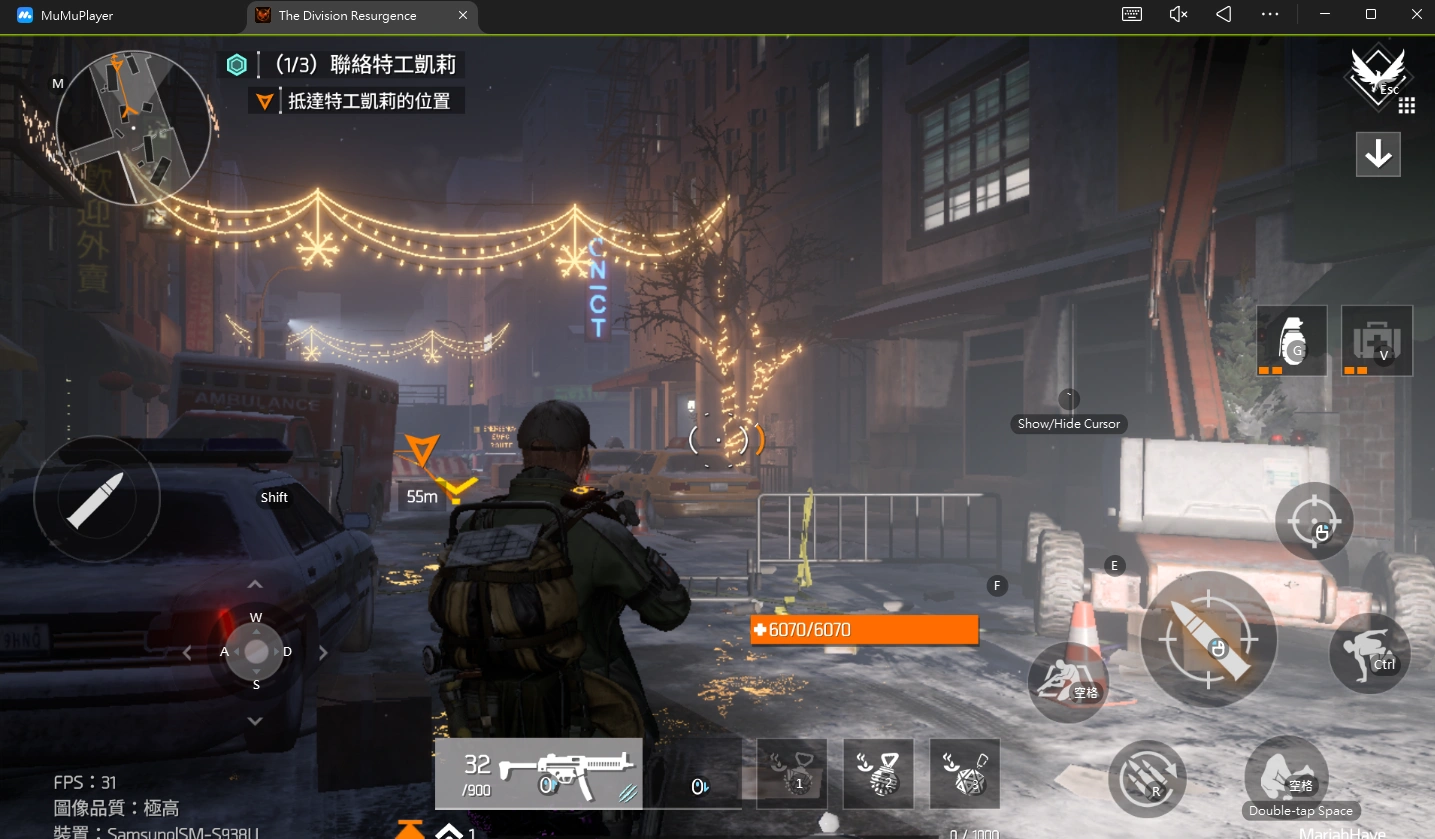
Task: Use consumable slot number 2
Action: [x=878, y=773]
